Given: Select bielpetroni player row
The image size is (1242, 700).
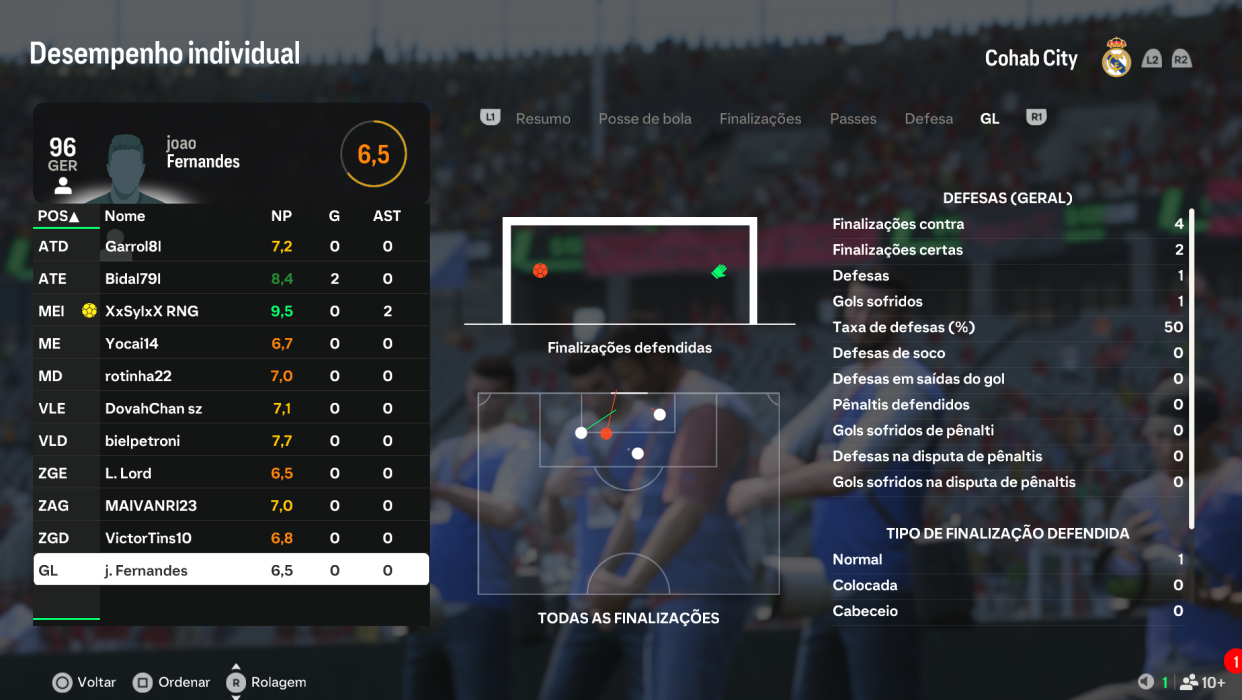Looking at the screenshot, I should click(x=231, y=441).
